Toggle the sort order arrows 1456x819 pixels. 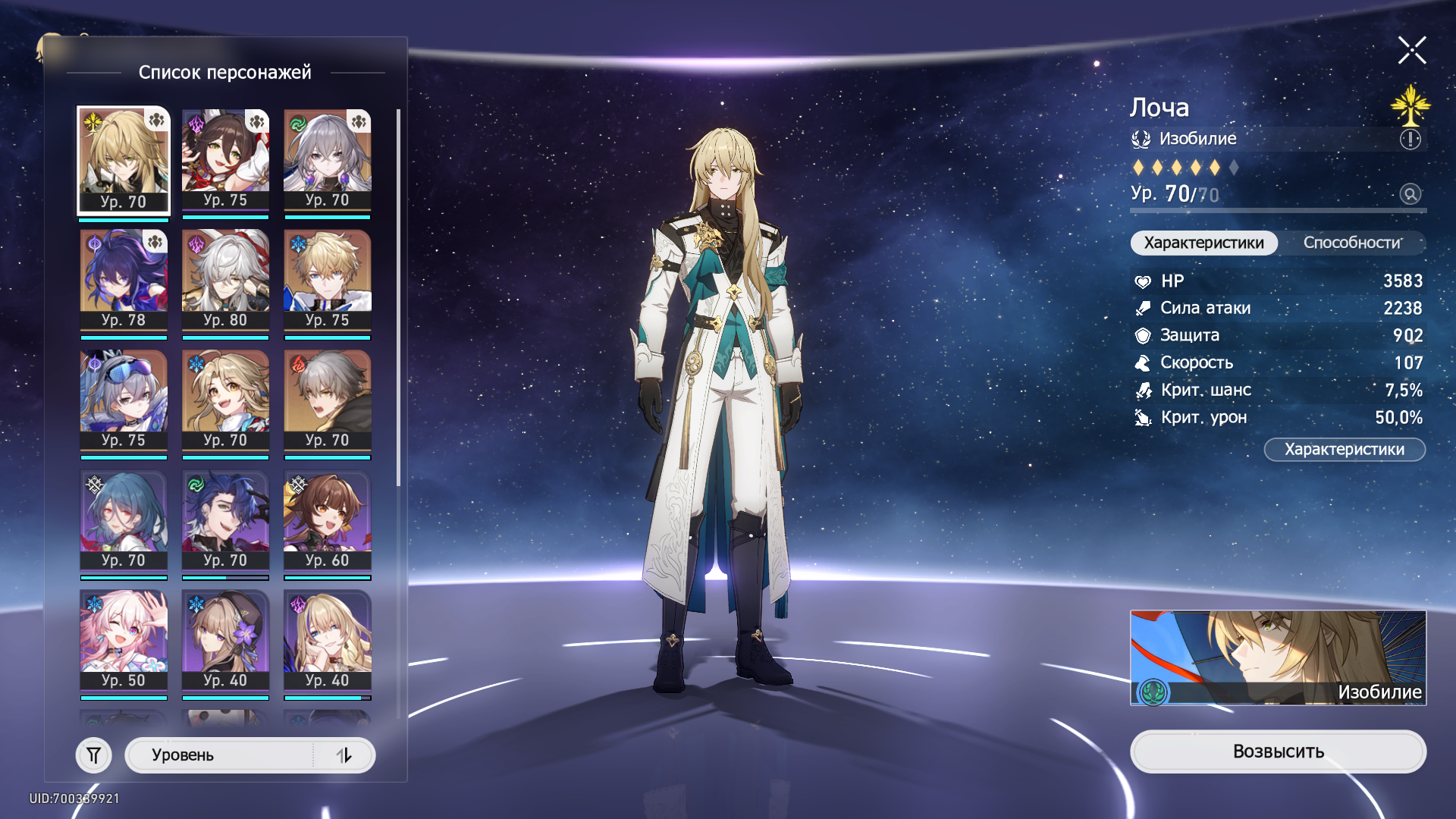344,755
